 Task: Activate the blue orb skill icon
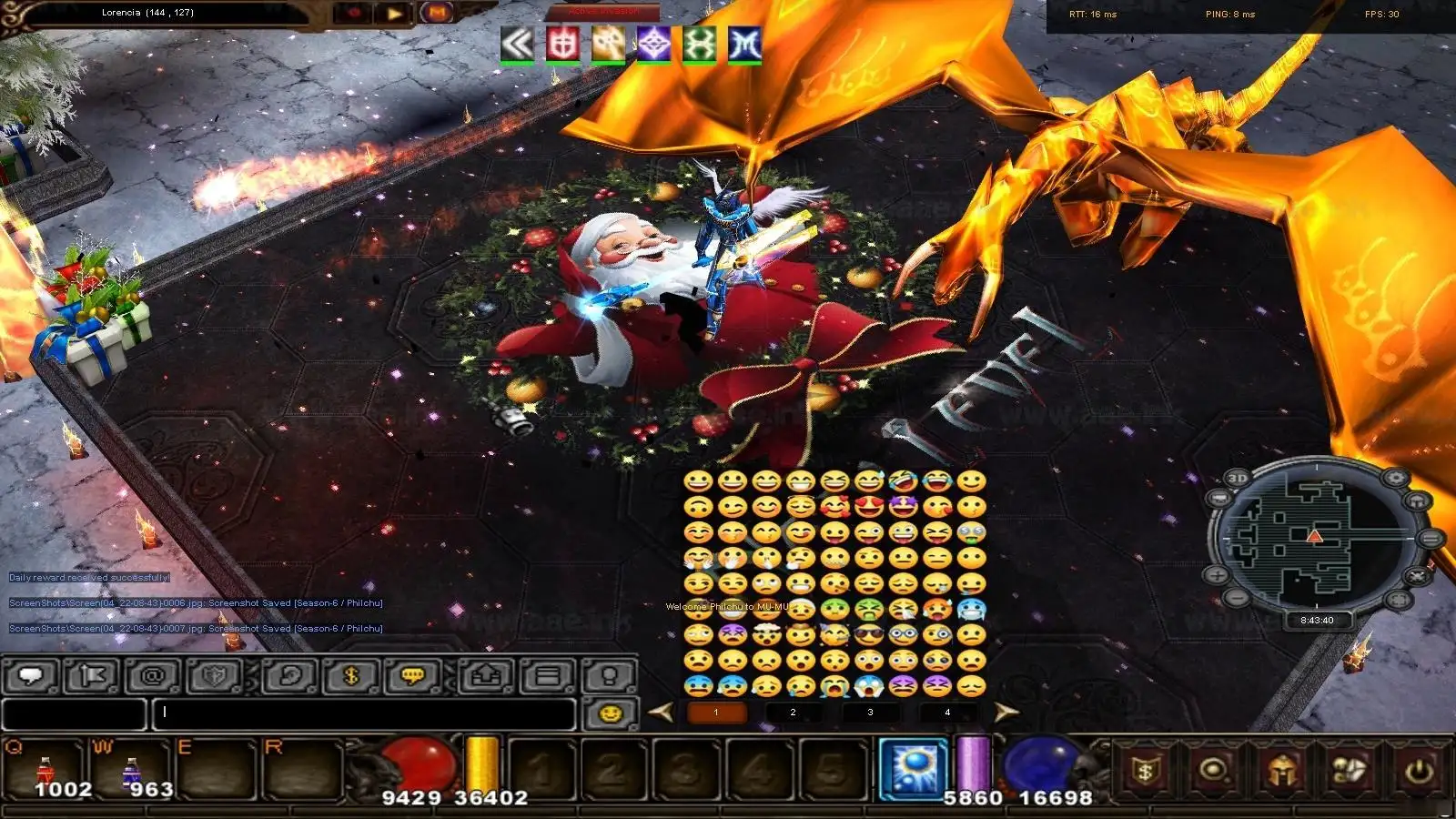(x=914, y=769)
